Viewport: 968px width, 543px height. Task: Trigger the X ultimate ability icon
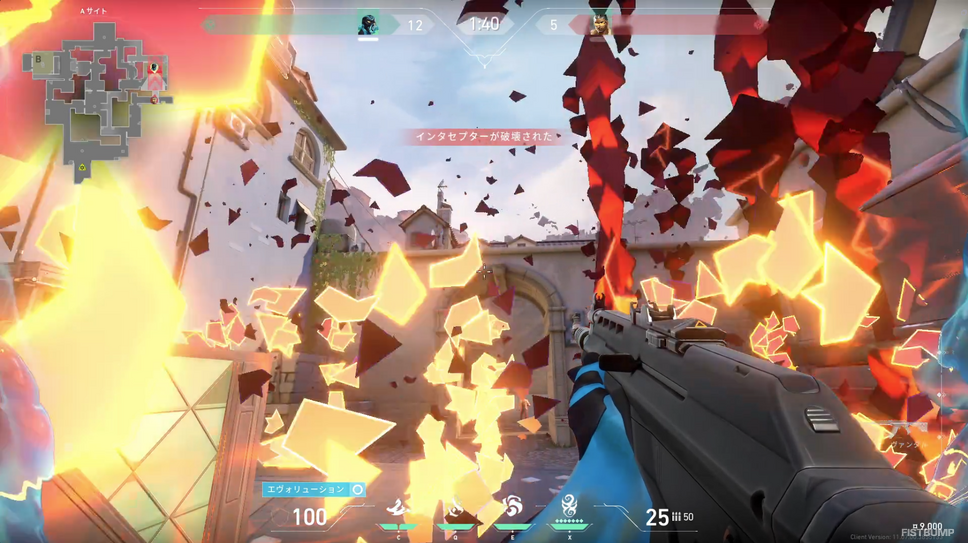(570, 508)
